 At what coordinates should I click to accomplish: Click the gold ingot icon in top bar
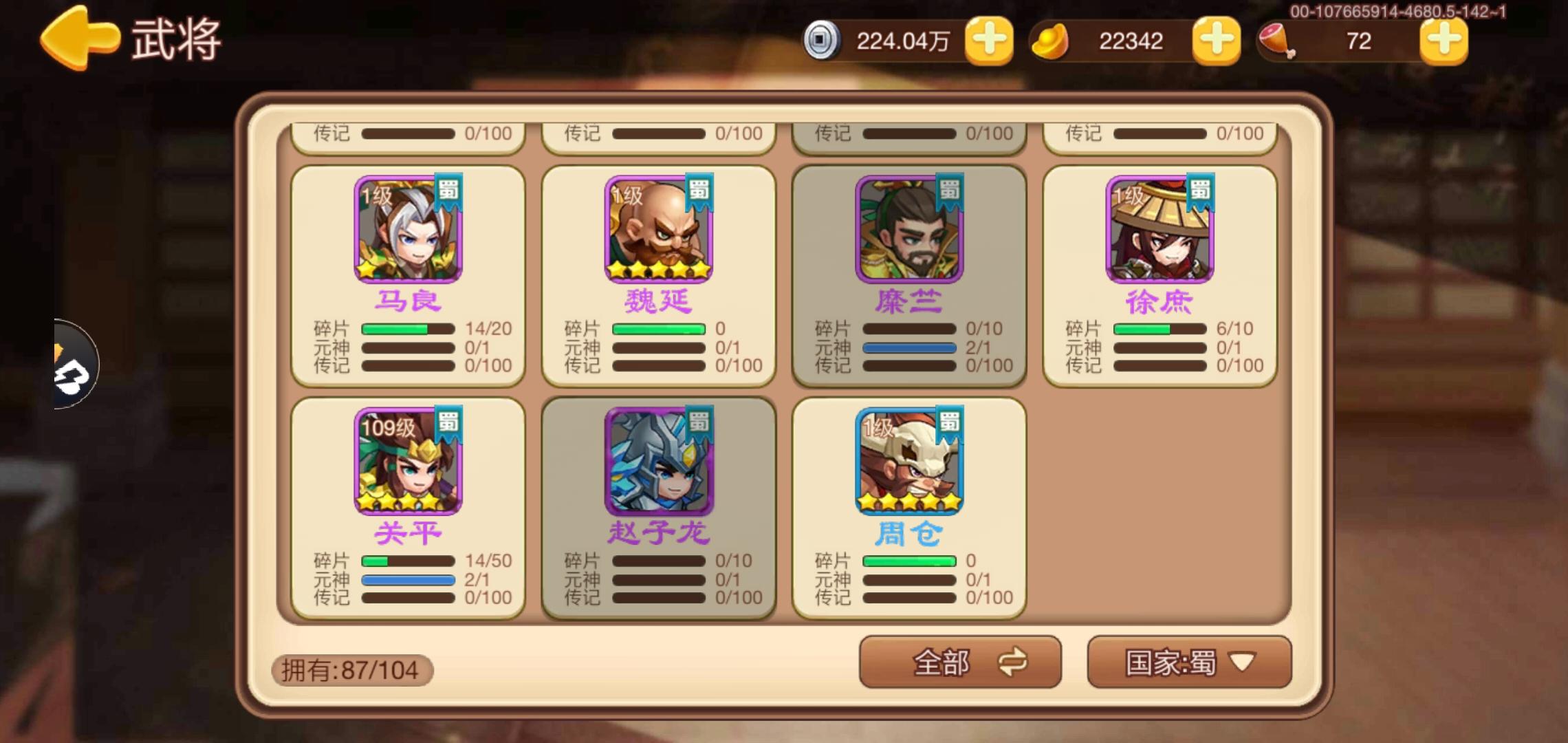[1052, 41]
